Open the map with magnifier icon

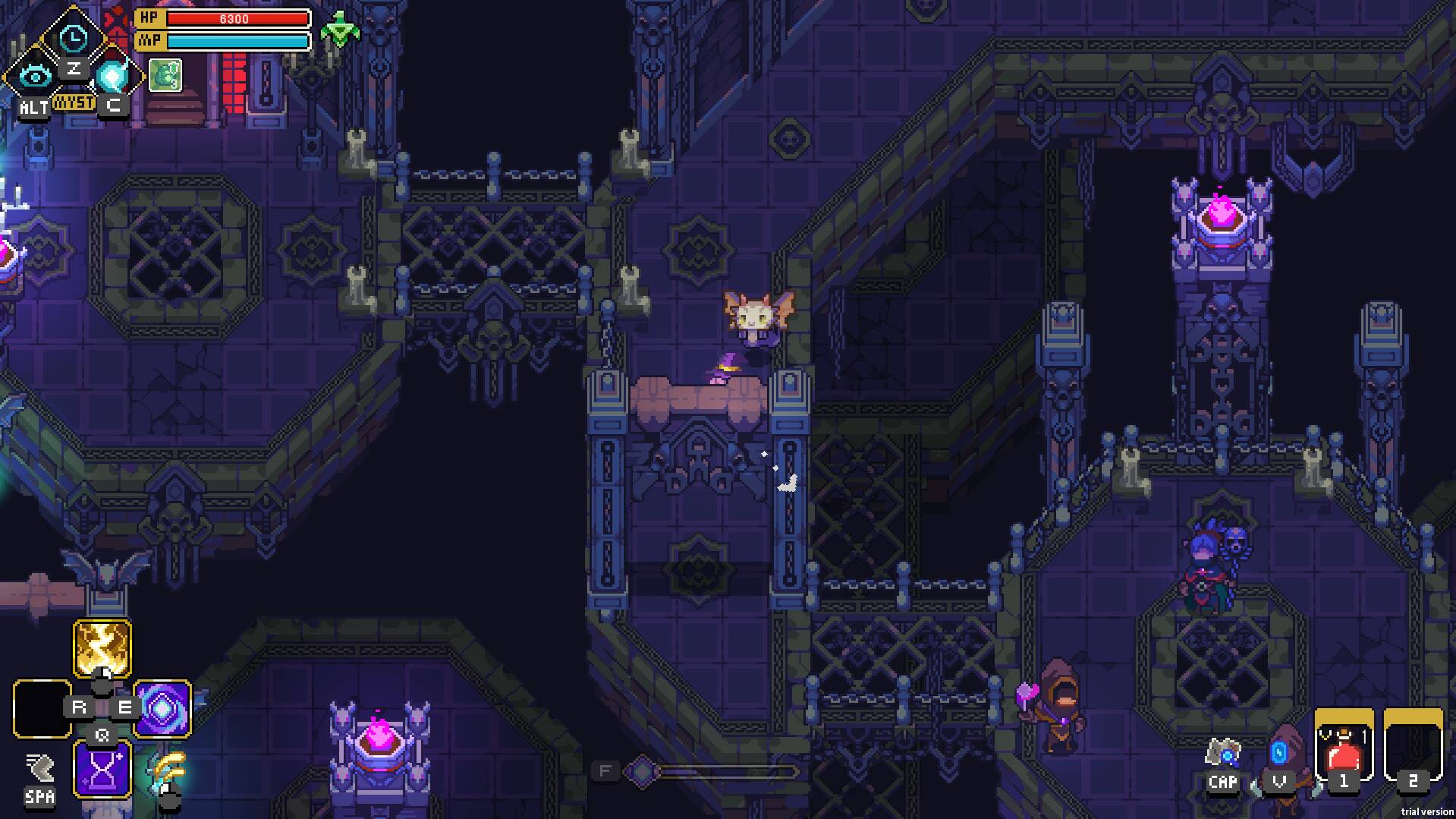[1222, 754]
